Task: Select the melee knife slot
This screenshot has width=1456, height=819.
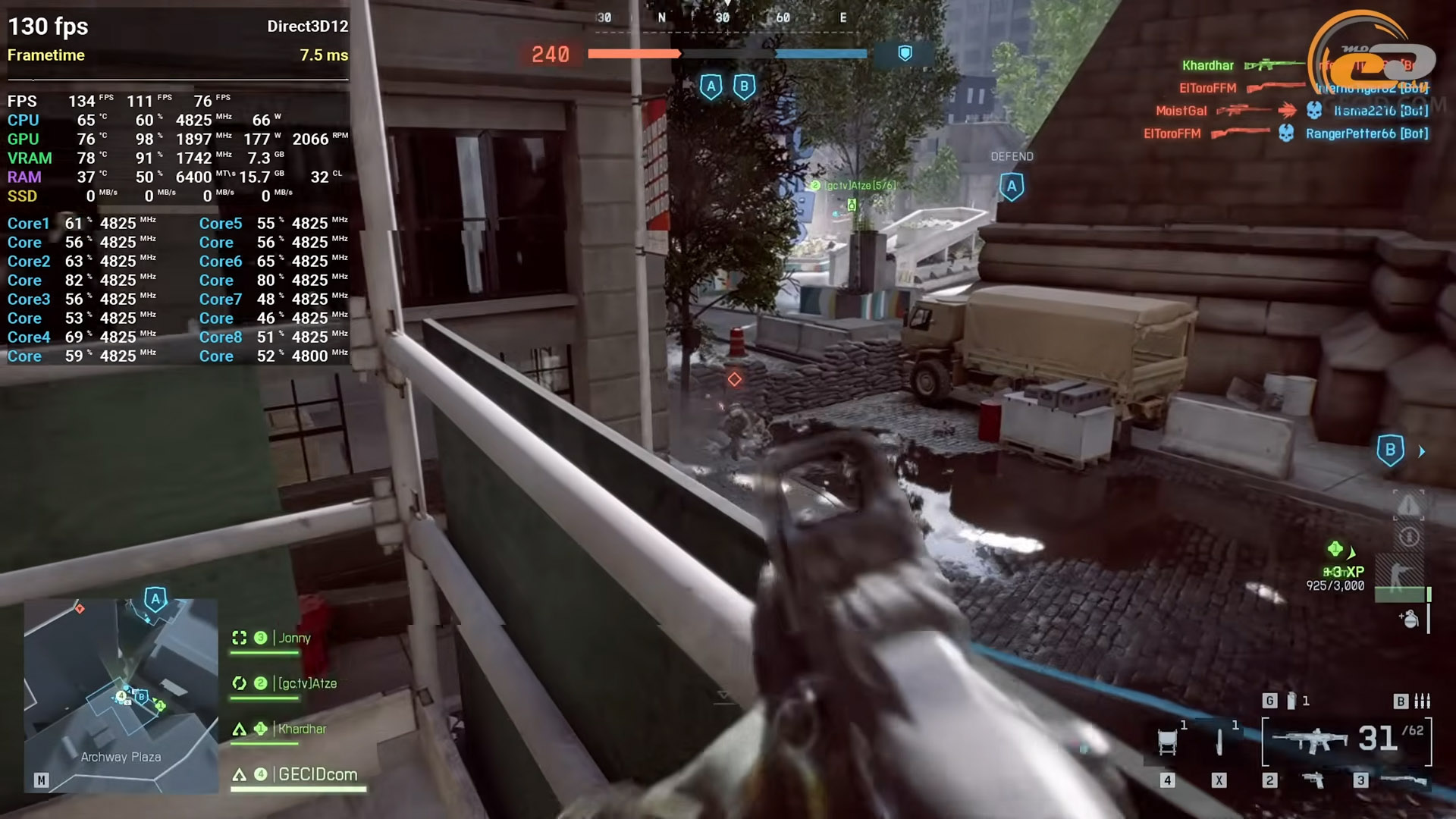Action: pyautogui.click(x=1219, y=741)
